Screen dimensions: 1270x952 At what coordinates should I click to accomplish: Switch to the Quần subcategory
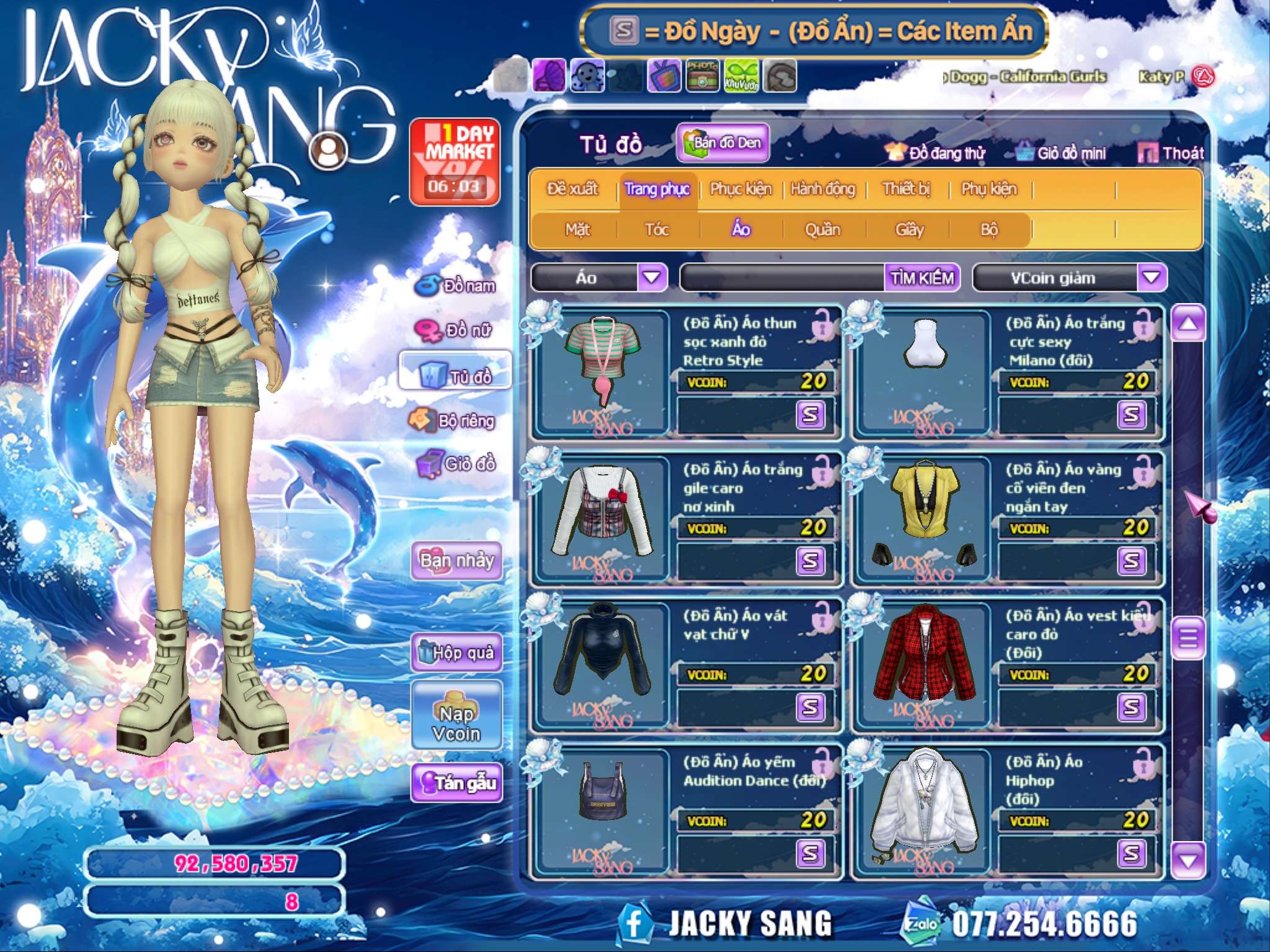(822, 230)
